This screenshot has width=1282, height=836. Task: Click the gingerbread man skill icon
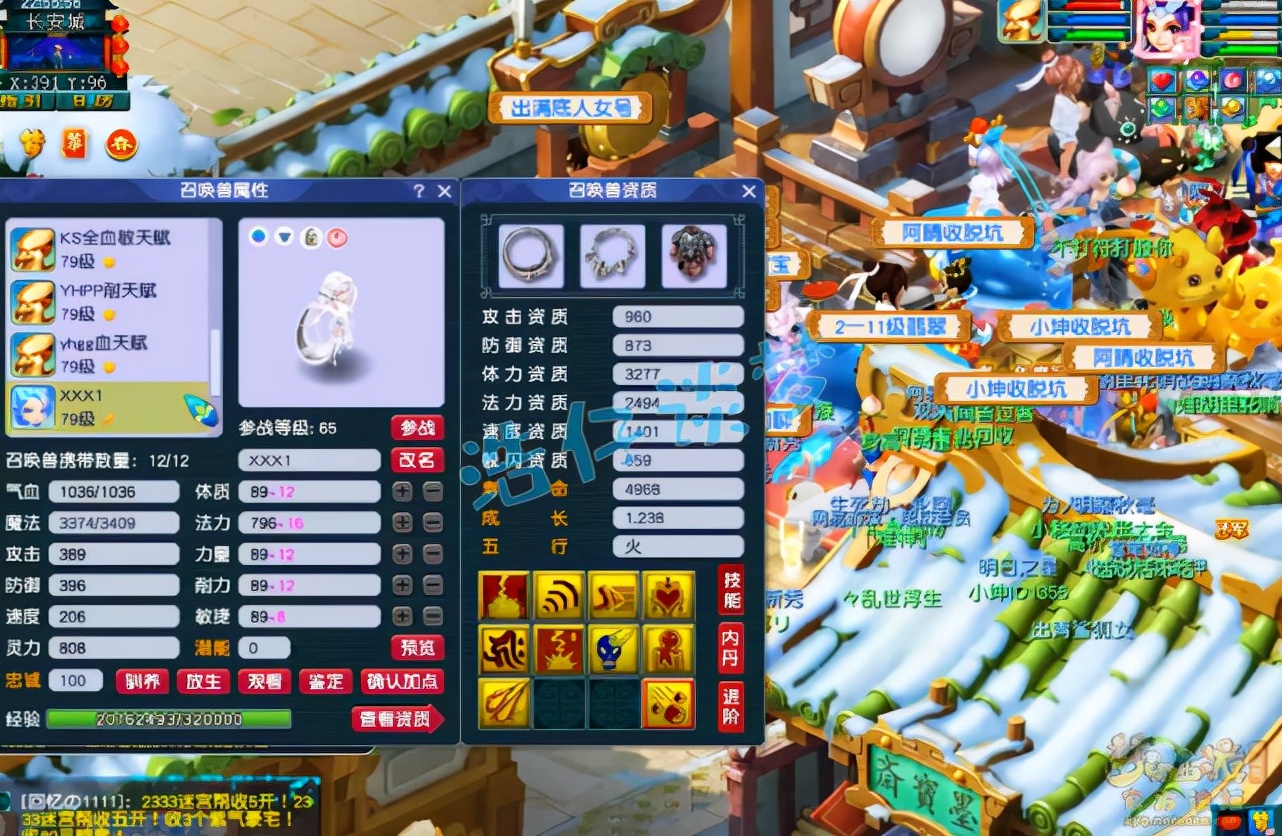[x=669, y=650]
